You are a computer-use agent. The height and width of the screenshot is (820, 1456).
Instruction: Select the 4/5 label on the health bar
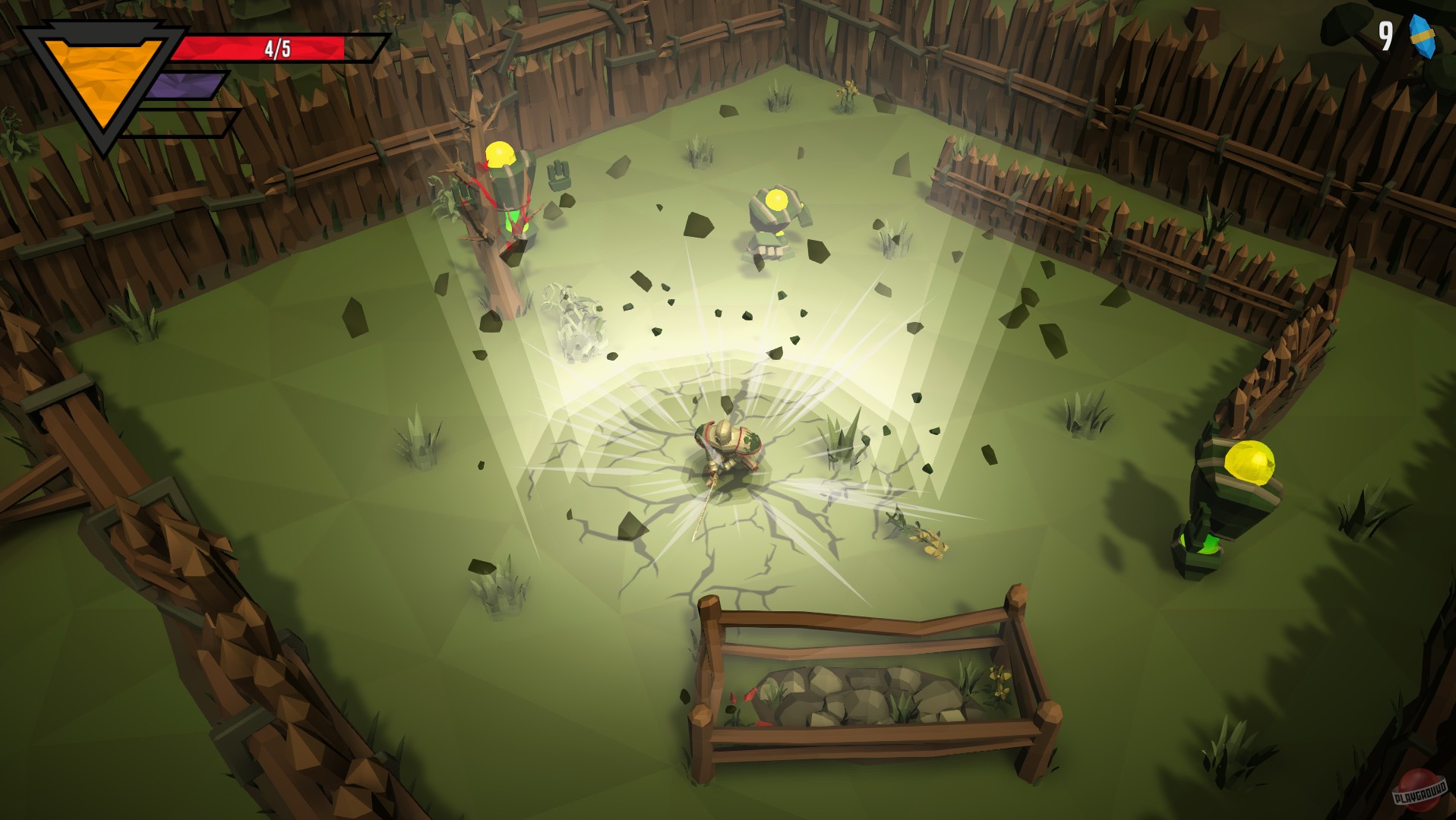tap(275, 47)
